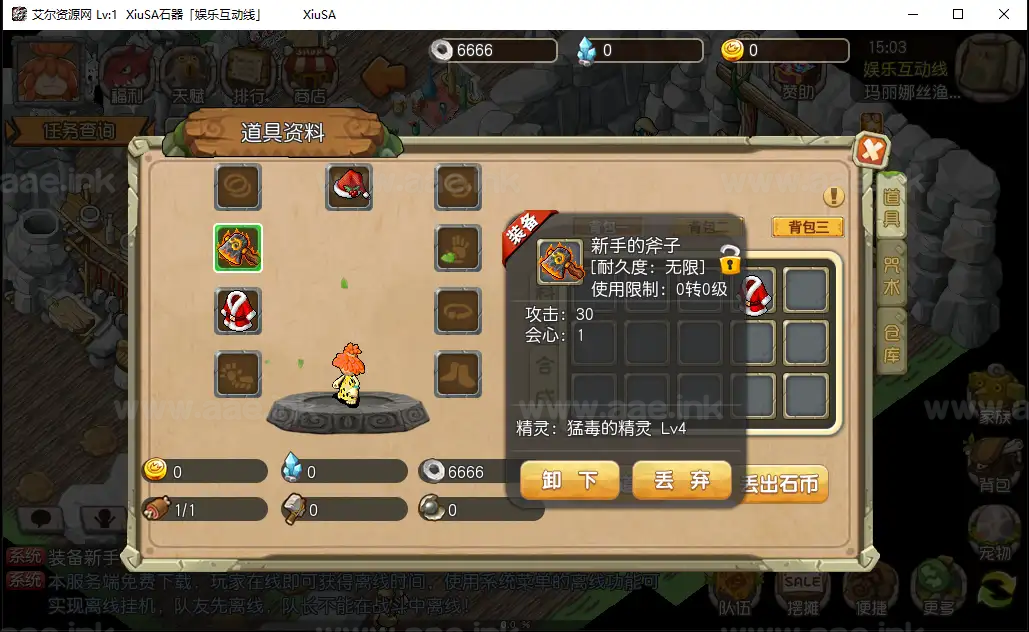The image size is (1029, 632).
Task: Select the equipped beginner's axe slot
Action: (238, 248)
